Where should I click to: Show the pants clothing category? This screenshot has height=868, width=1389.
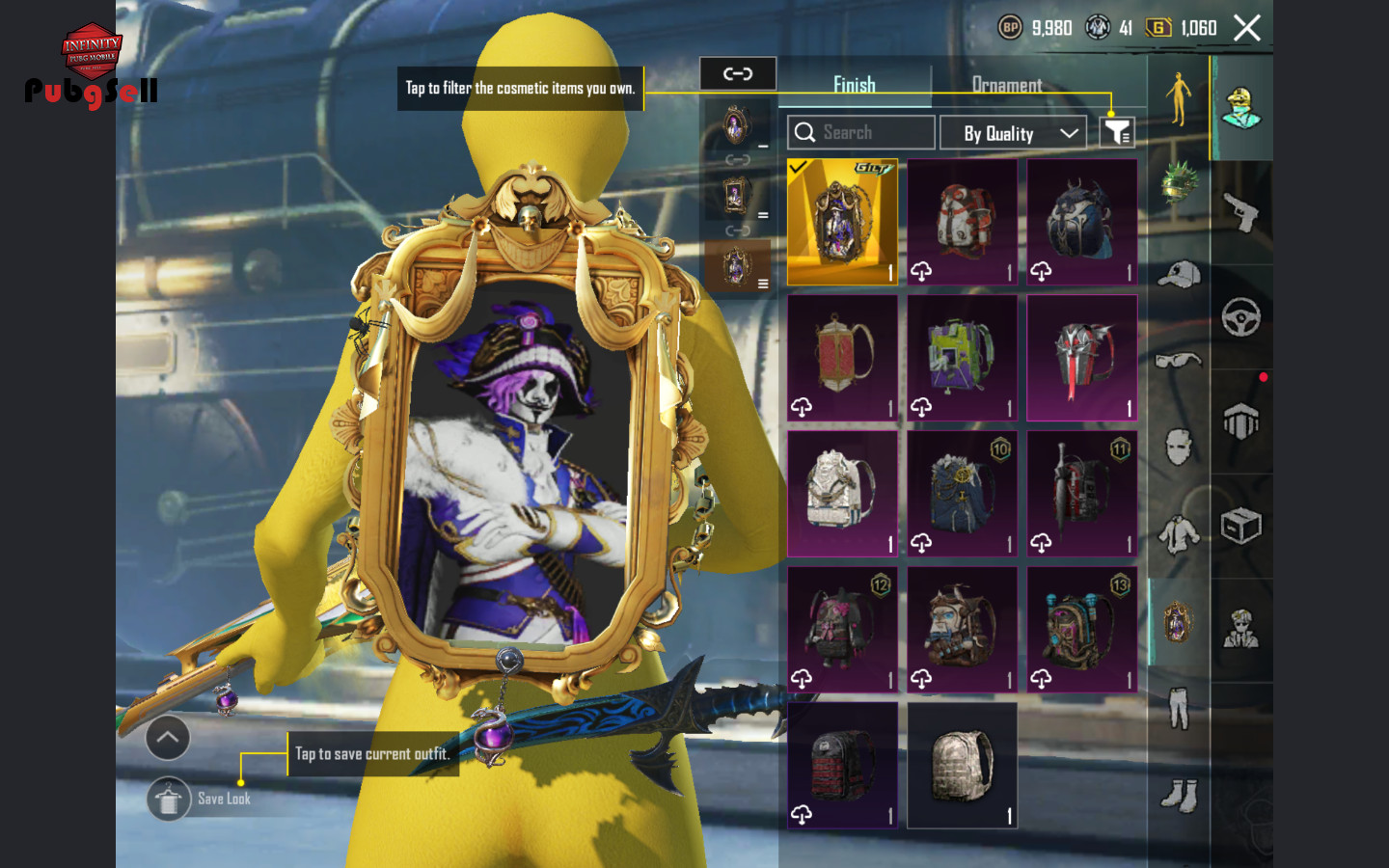click(x=1179, y=707)
